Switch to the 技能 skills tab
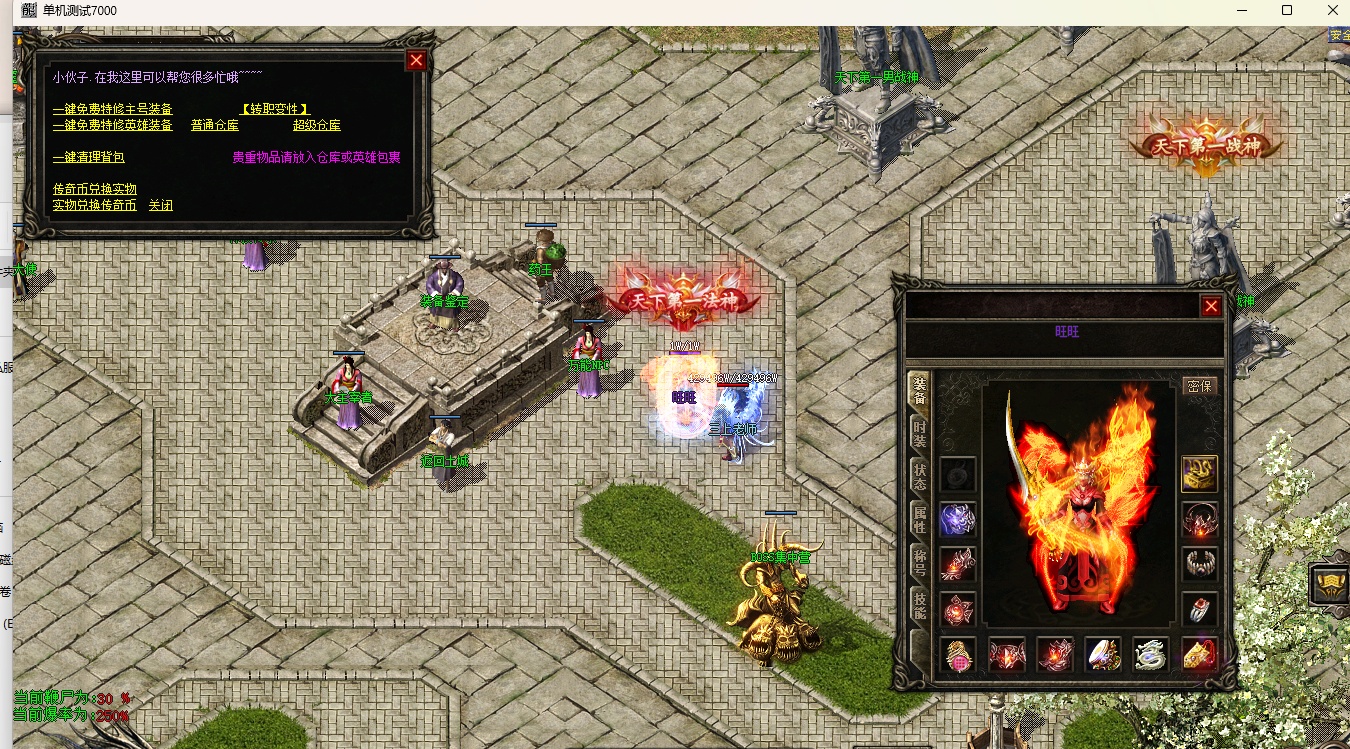 click(x=919, y=604)
